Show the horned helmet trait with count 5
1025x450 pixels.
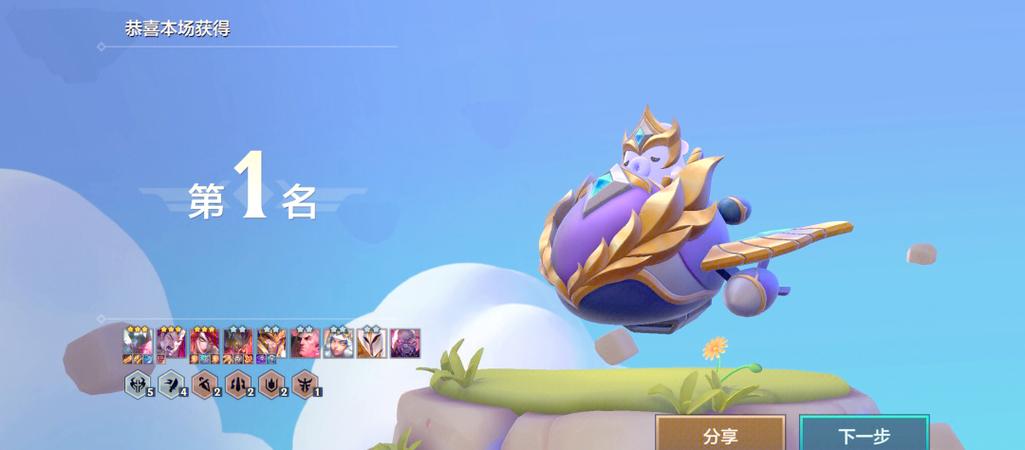click(x=138, y=384)
